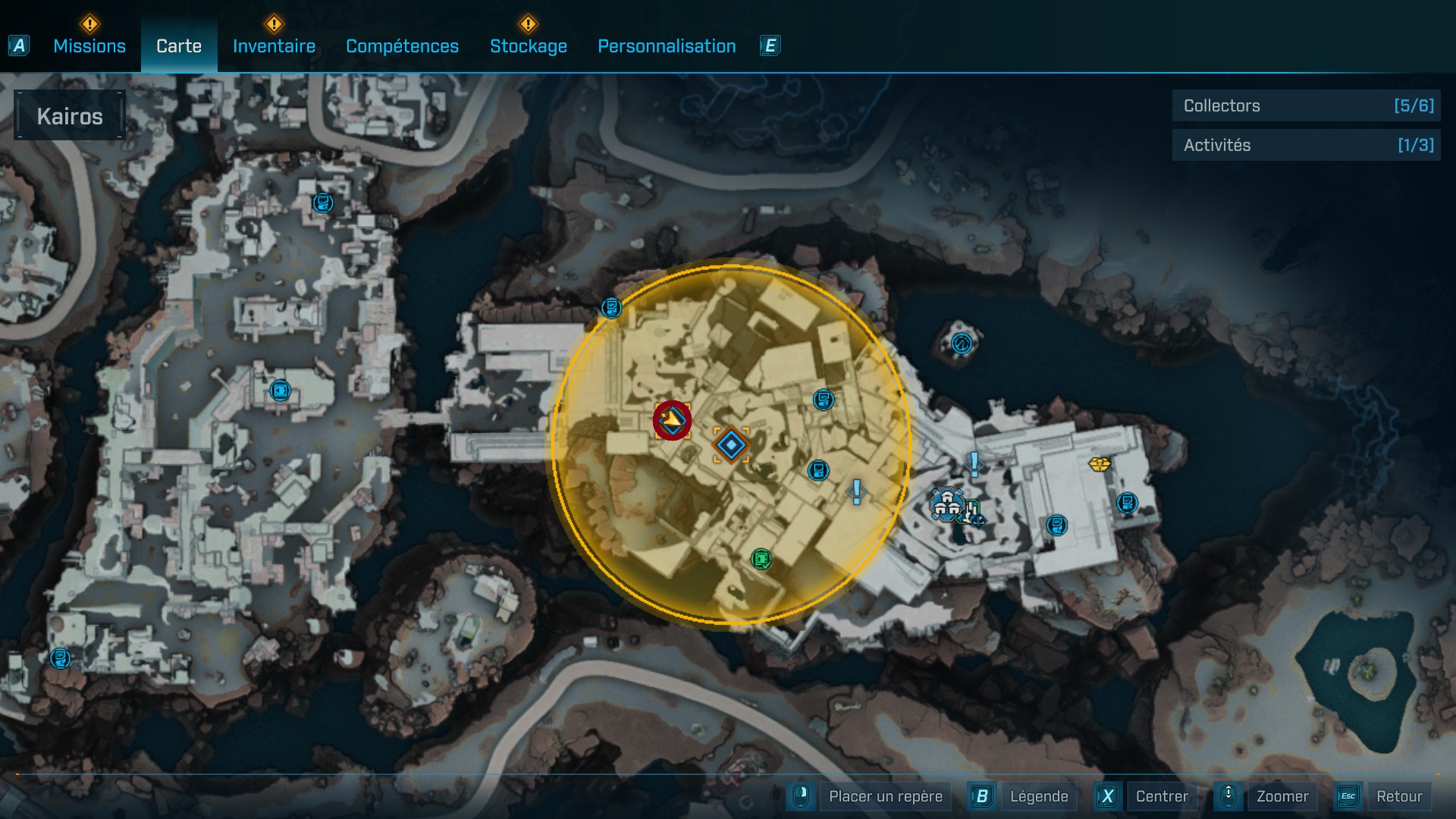
Task: Choose the gold winged emblem map marker
Action: pyautogui.click(x=1099, y=463)
